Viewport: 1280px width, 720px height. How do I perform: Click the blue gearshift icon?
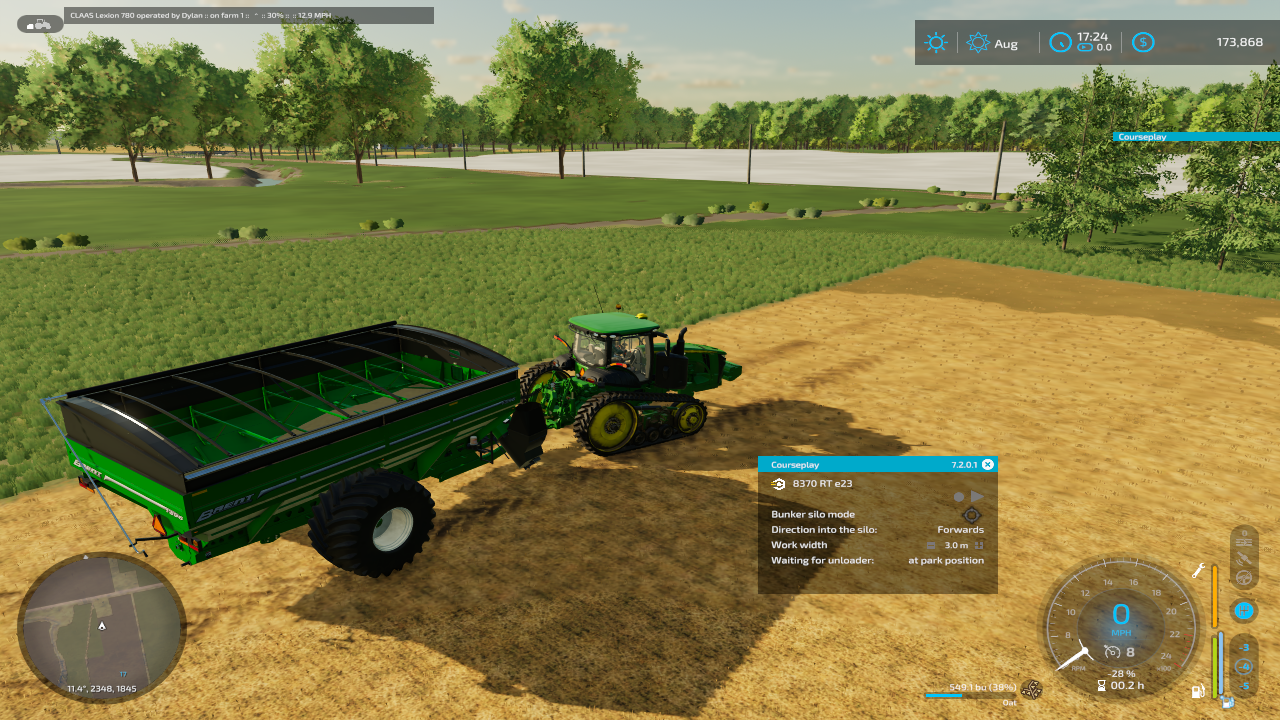coord(1244,609)
